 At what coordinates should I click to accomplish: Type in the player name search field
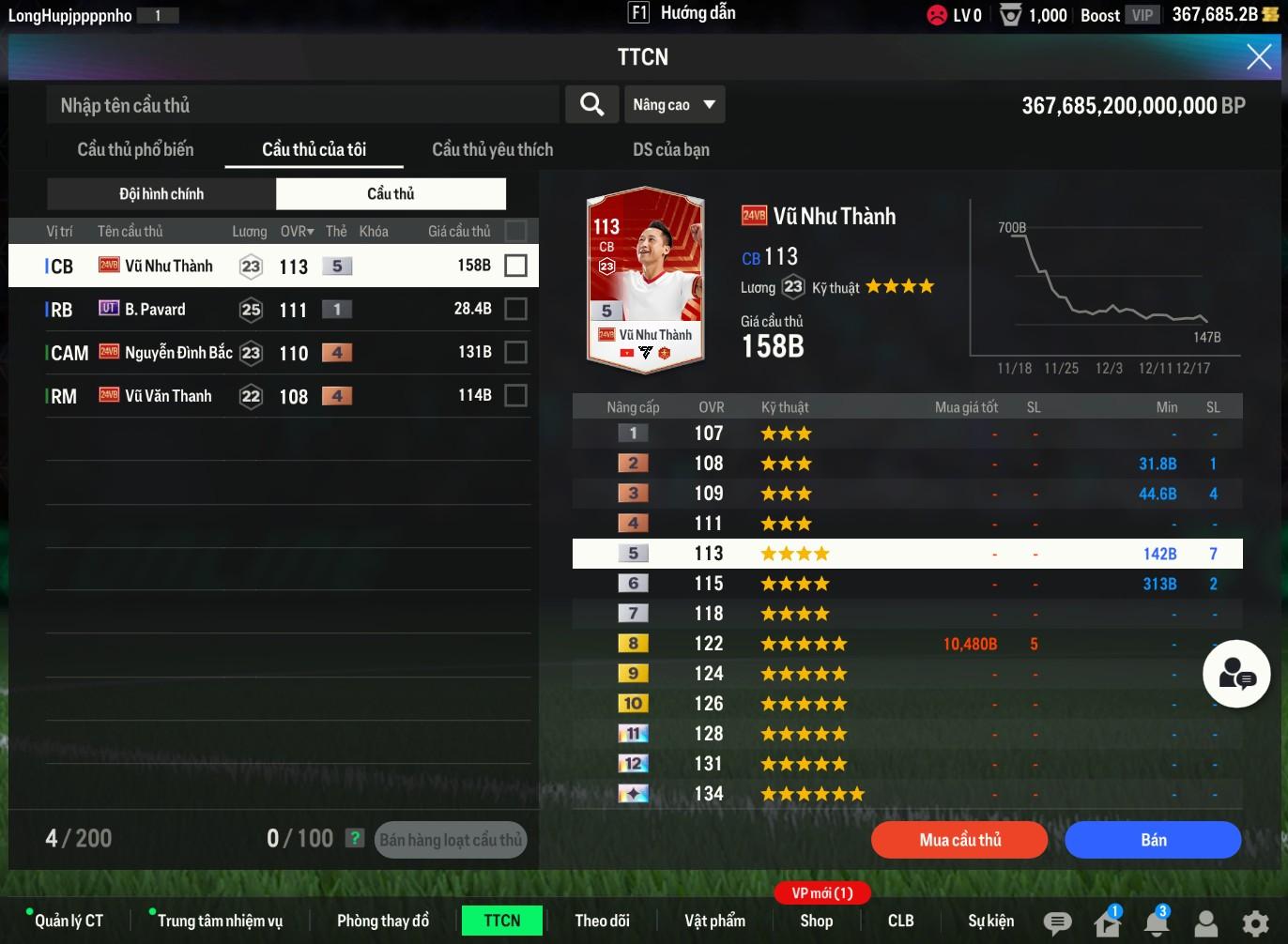[x=302, y=105]
